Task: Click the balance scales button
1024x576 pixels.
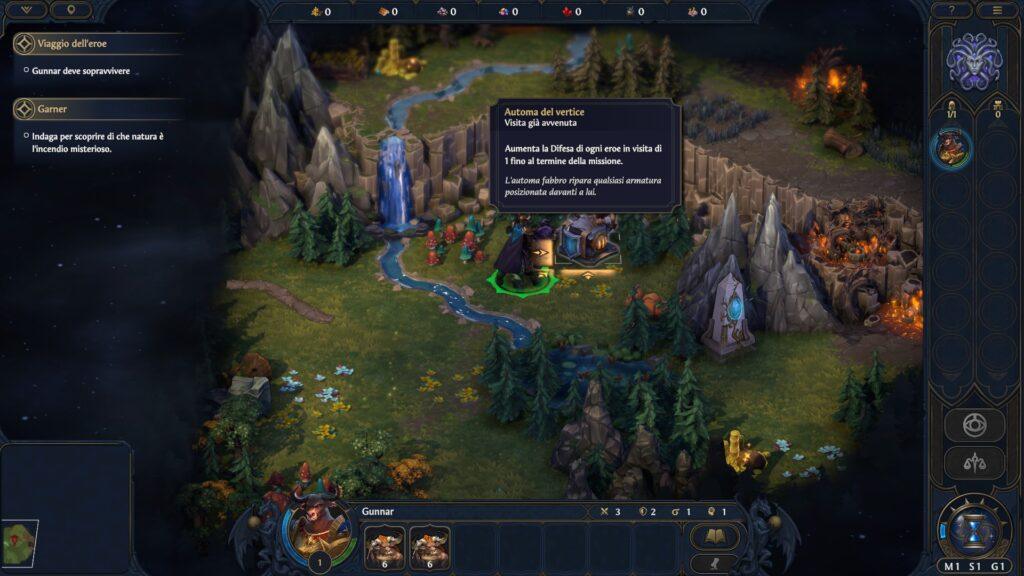Action: (x=973, y=462)
